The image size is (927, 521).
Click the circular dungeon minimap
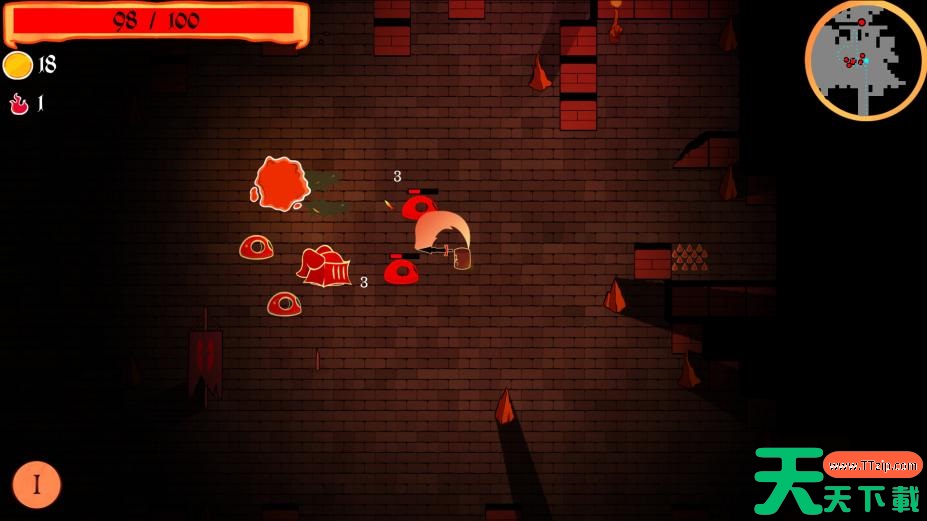(865, 60)
